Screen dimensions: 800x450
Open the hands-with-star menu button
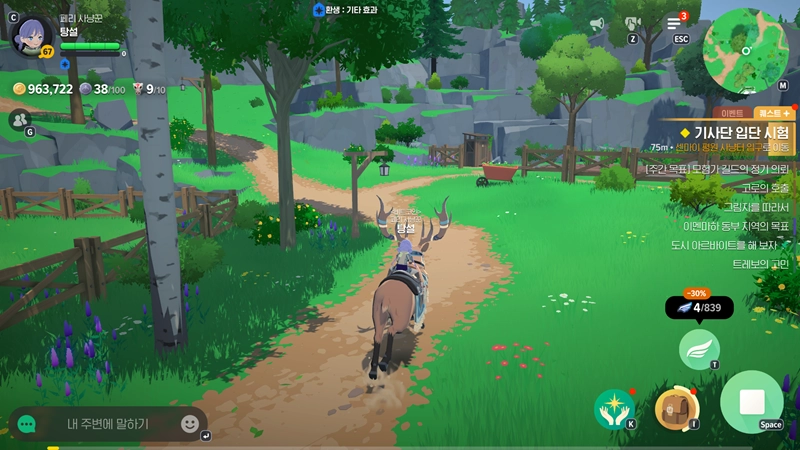pos(613,408)
